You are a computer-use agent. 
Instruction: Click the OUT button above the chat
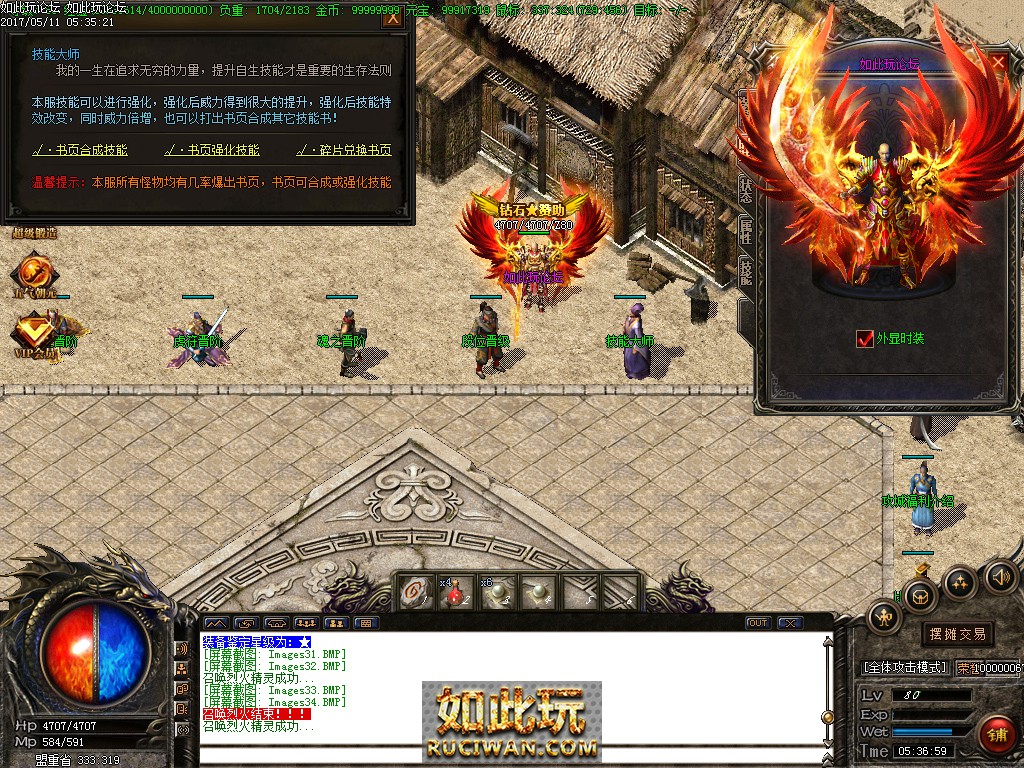(x=758, y=623)
